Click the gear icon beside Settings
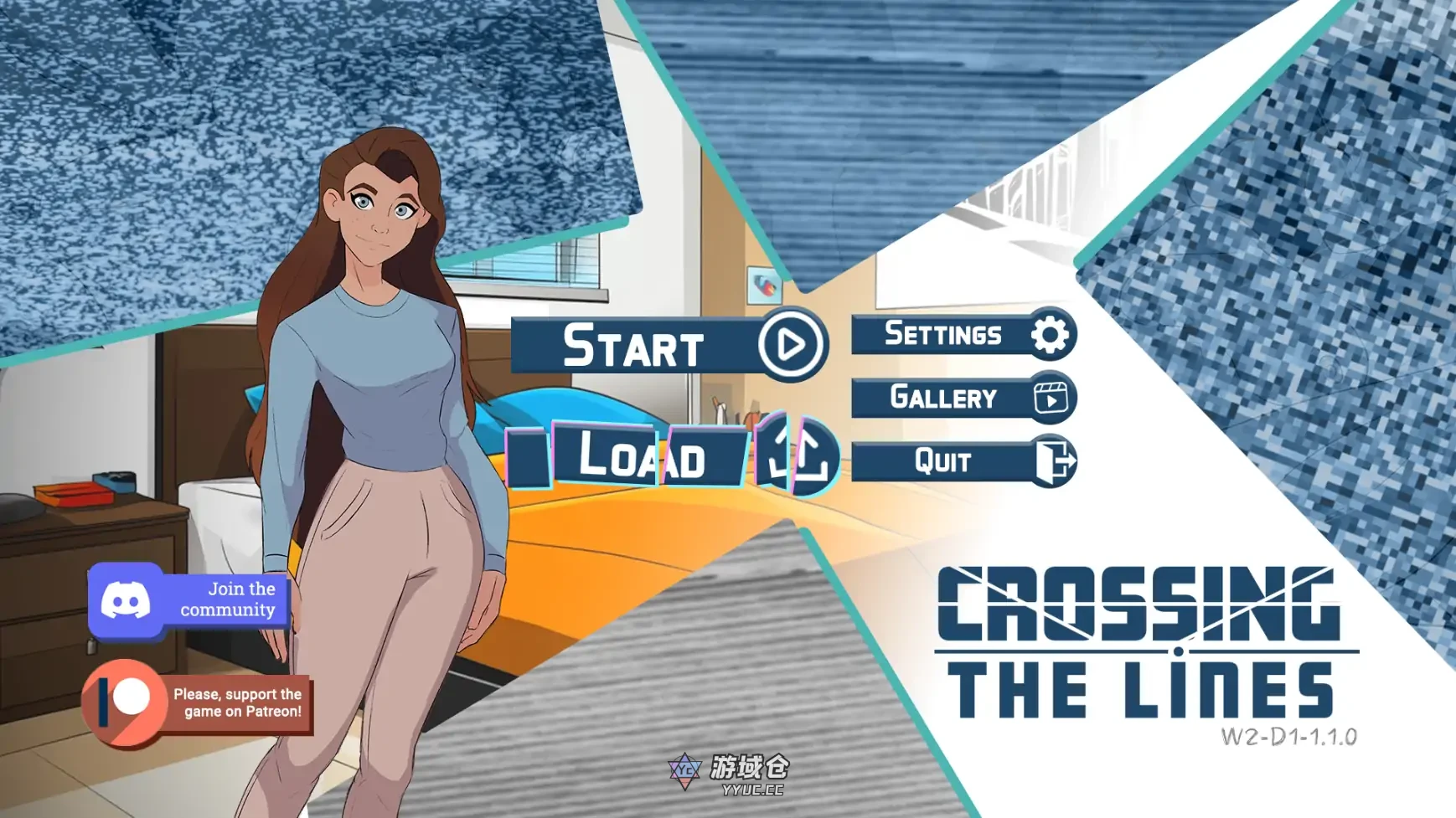 (x=1050, y=332)
